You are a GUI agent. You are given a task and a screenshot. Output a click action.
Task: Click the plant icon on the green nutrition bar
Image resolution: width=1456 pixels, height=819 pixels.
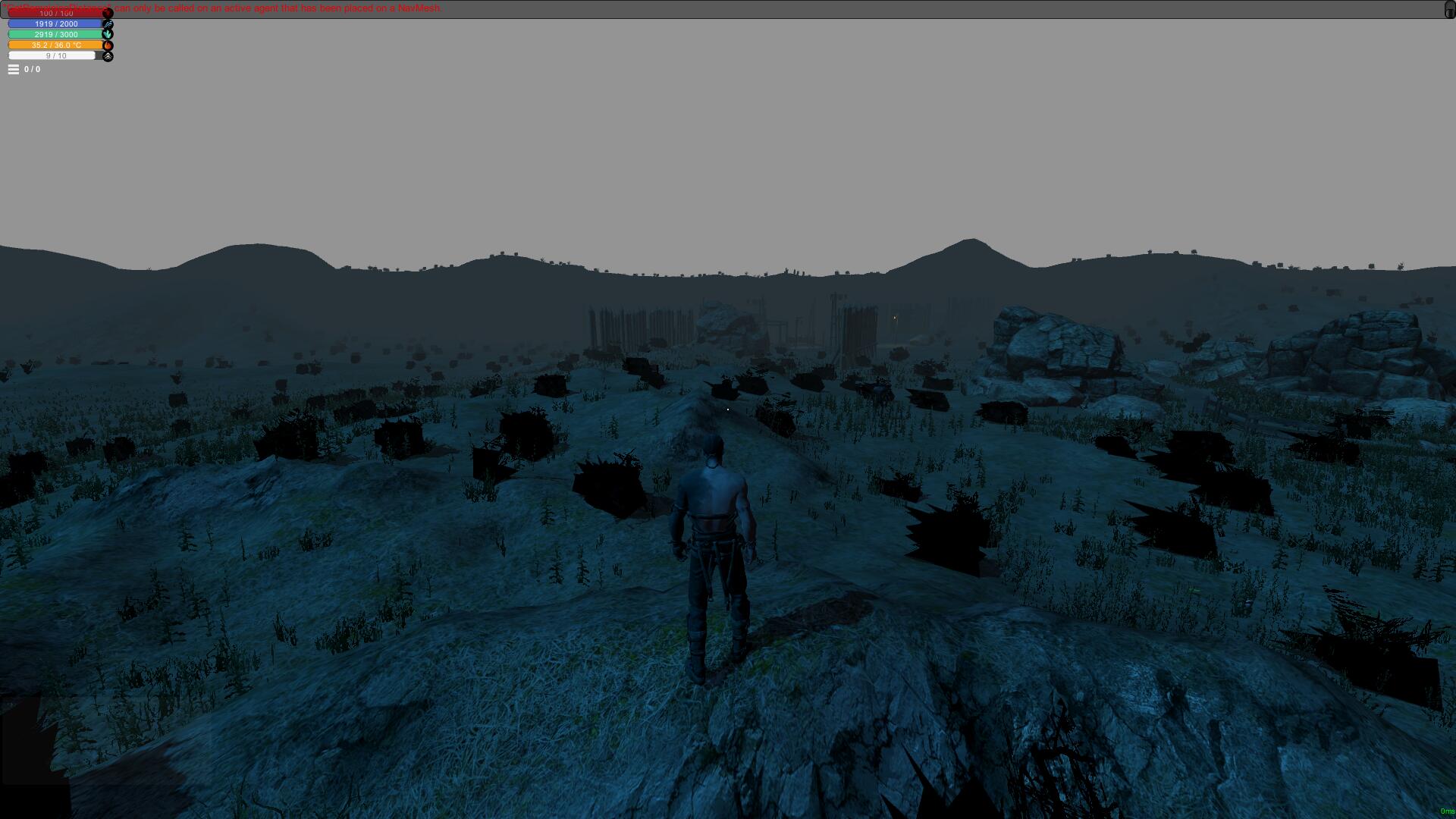(108, 34)
